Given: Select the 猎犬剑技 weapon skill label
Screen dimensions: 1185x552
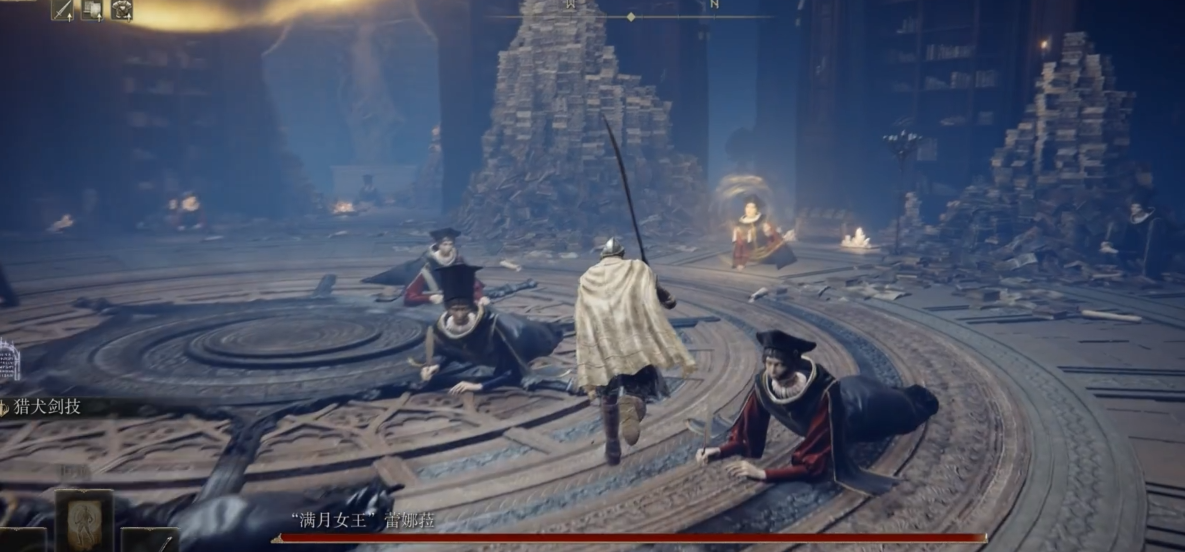Looking at the screenshot, I should tap(48, 406).
